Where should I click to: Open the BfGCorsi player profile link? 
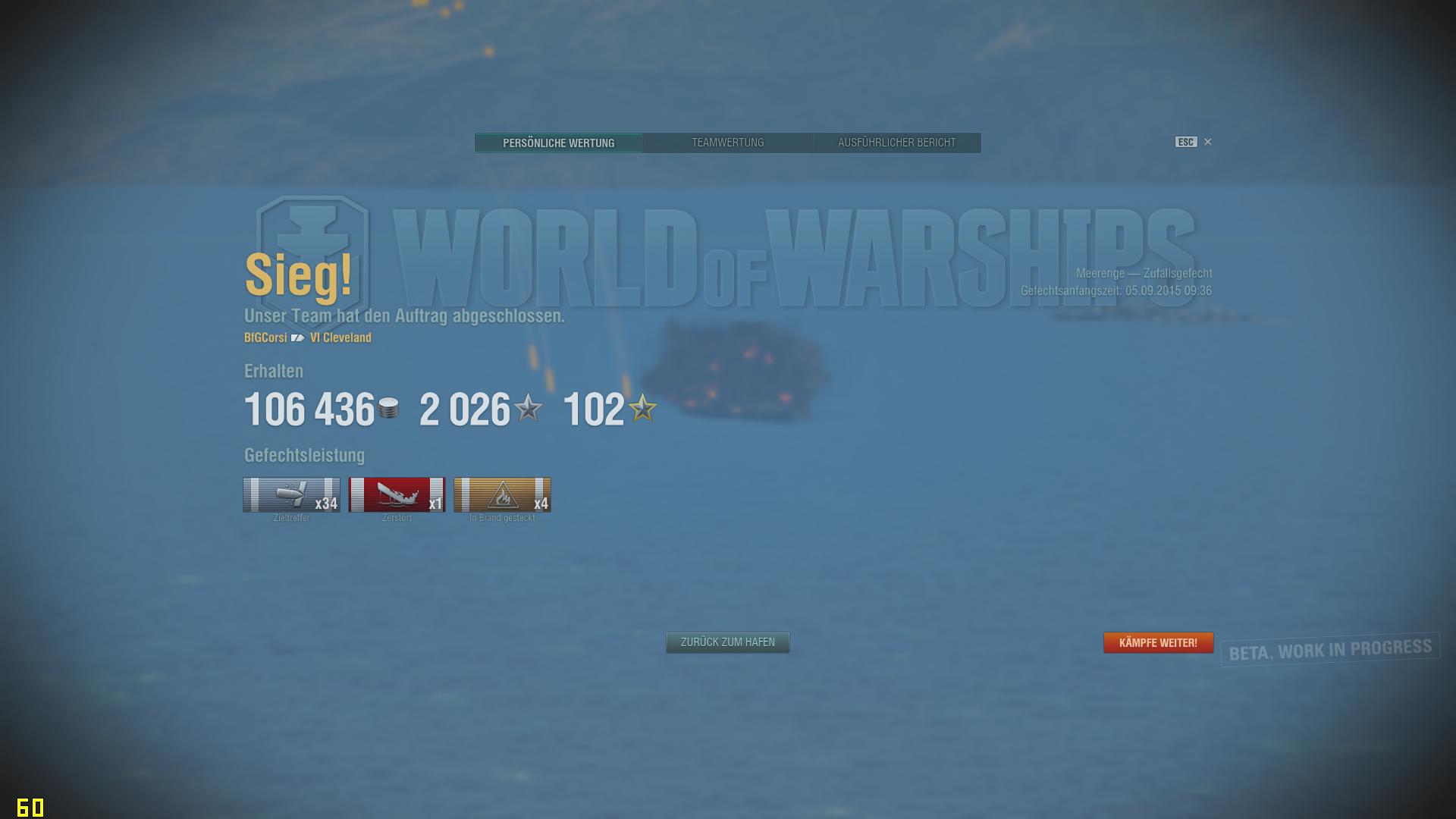click(x=265, y=337)
